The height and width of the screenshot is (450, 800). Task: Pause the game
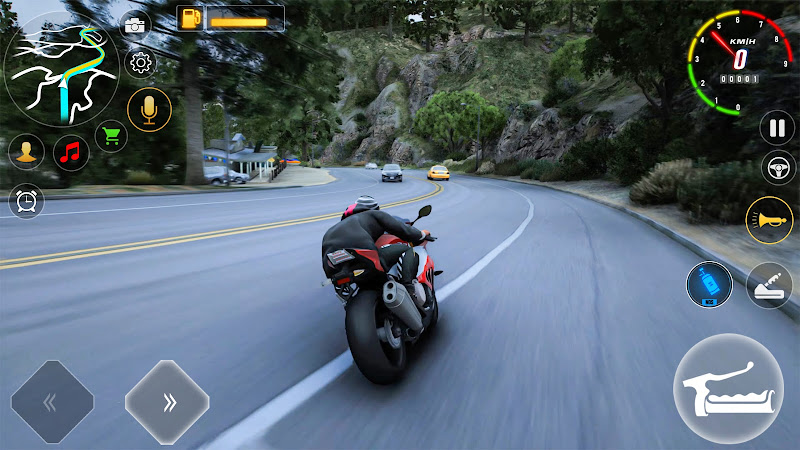(x=777, y=127)
